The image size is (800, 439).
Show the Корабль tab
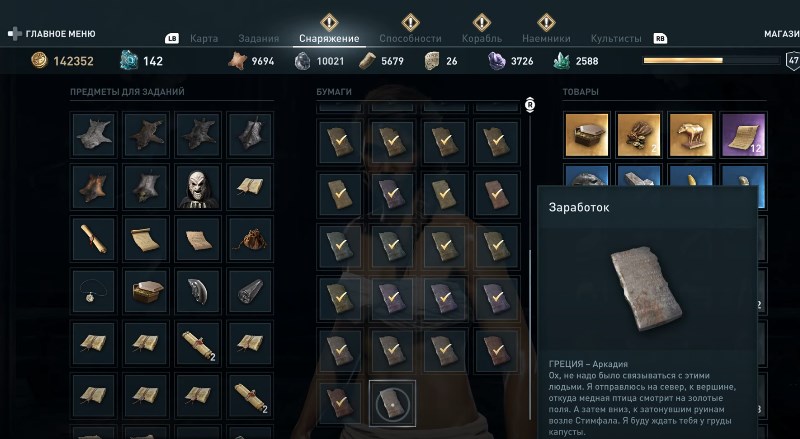point(482,38)
